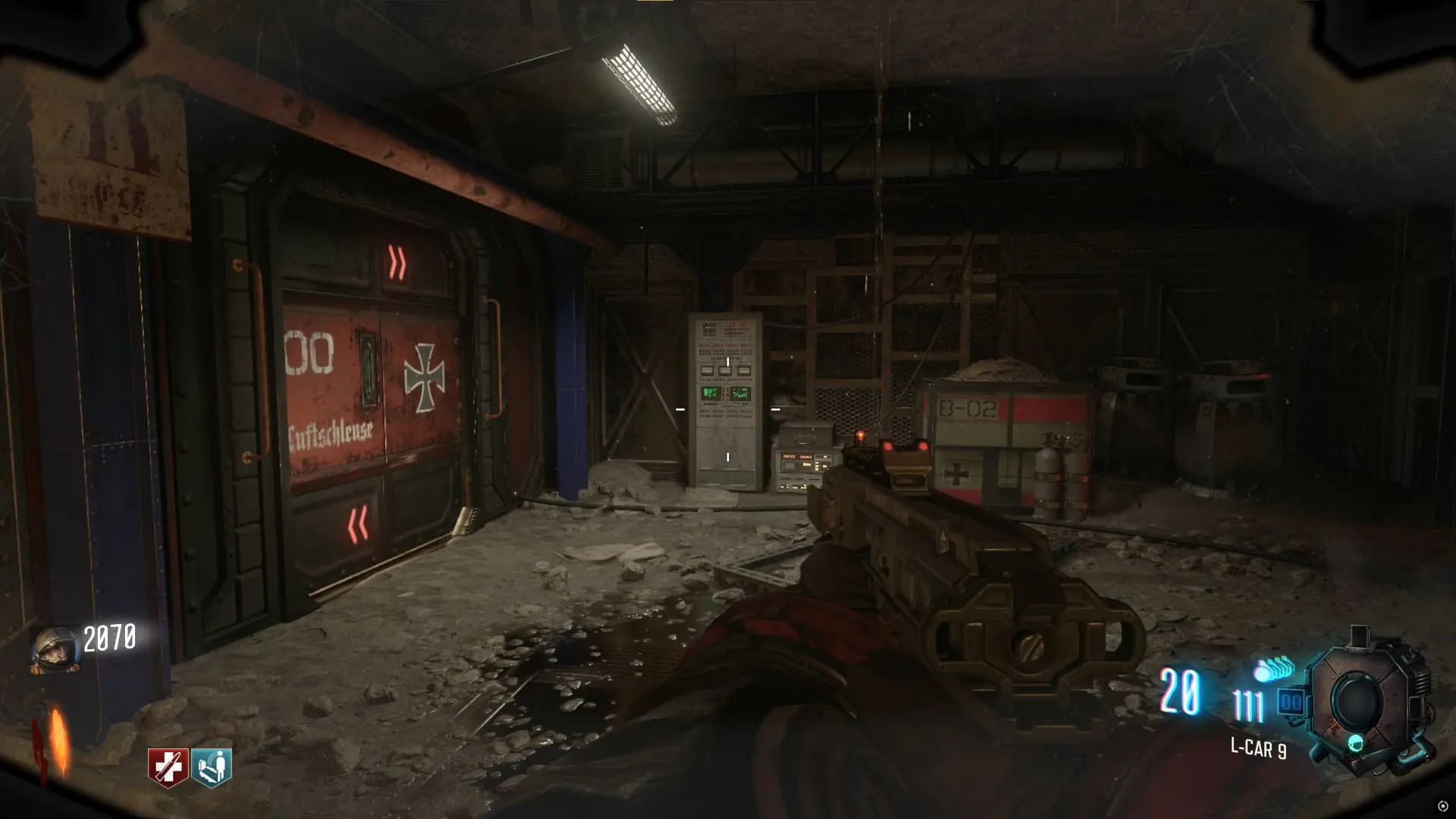This screenshot has height=819, width=1456.
Task: Click the small circular overlay icon in corner
Action: pos(1442,806)
